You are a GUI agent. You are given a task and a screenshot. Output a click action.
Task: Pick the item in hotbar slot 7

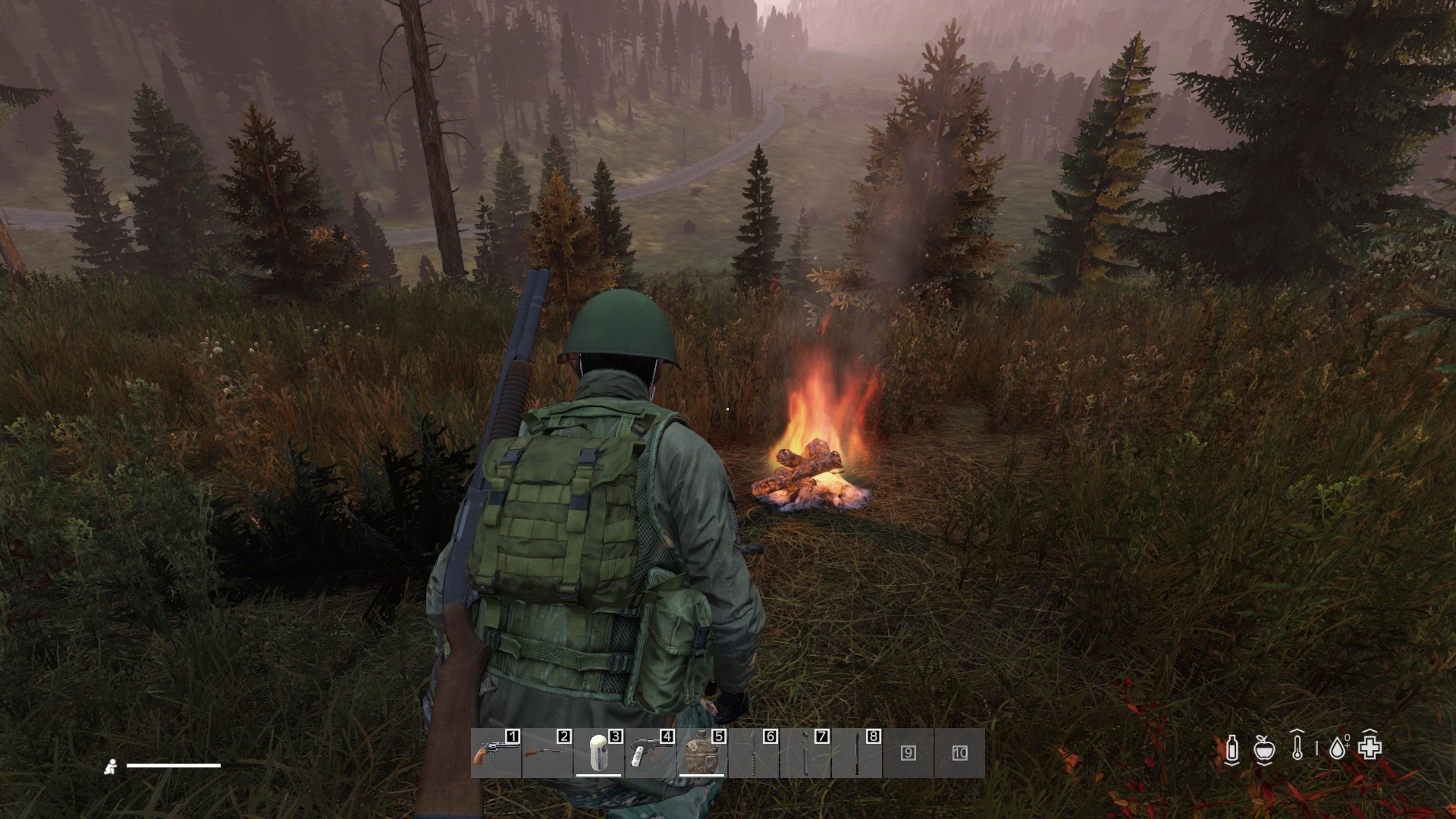(805, 753)
